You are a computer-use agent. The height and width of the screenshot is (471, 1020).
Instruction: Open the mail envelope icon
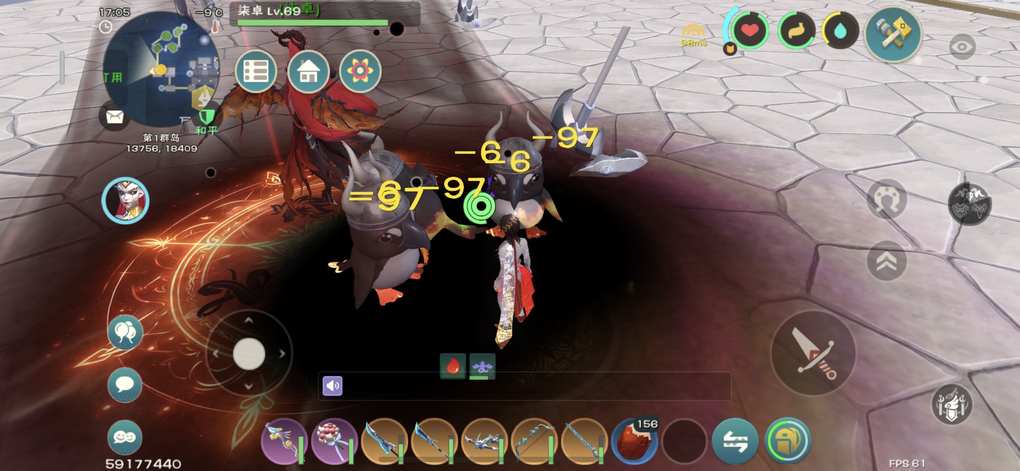coord(114,116)
